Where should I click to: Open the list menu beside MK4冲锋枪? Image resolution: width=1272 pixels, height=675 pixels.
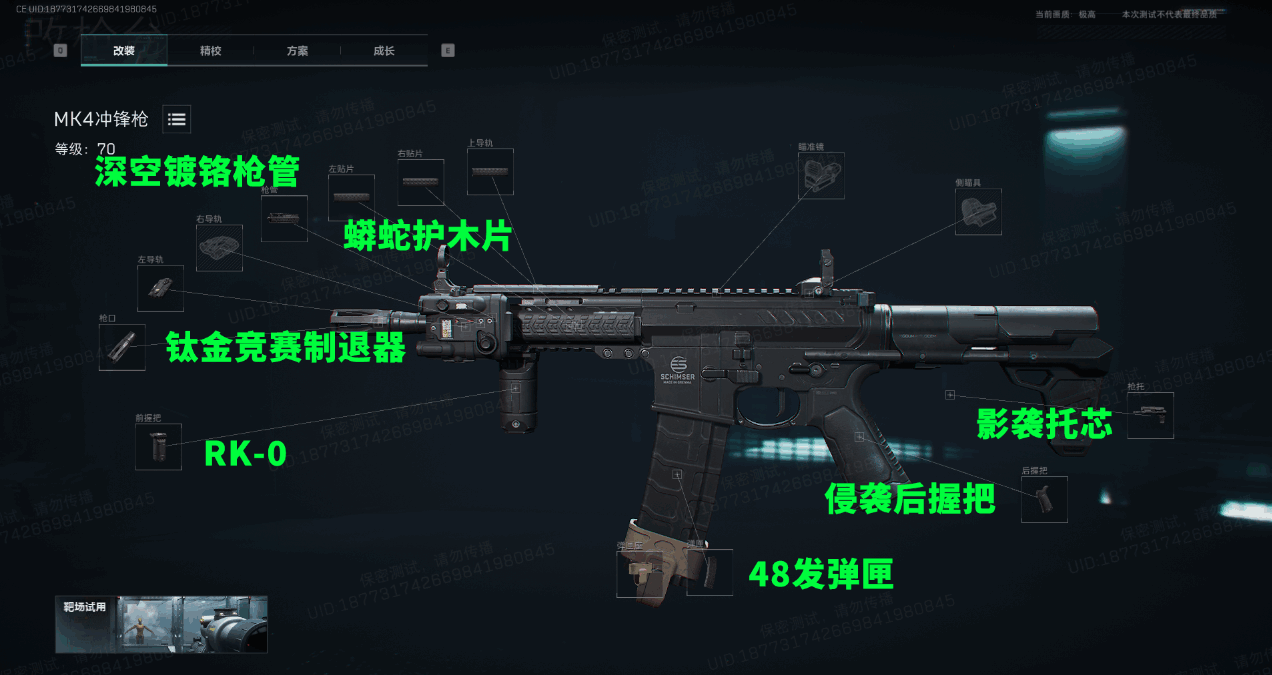point(177,119)
